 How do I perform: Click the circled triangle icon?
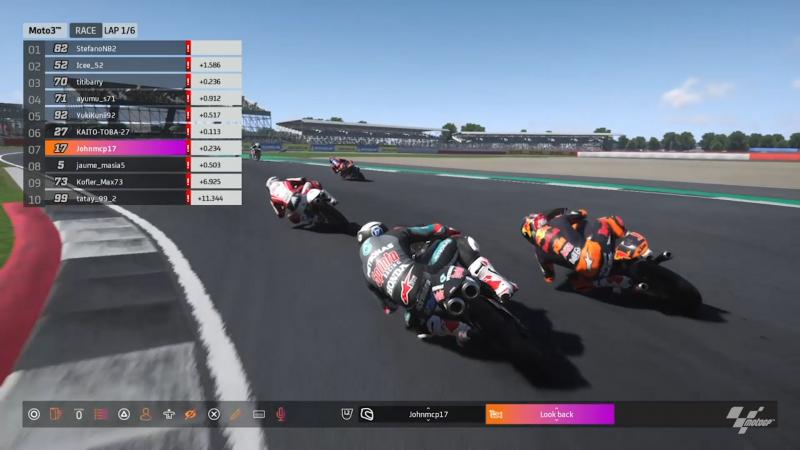(x=123, y=414)
